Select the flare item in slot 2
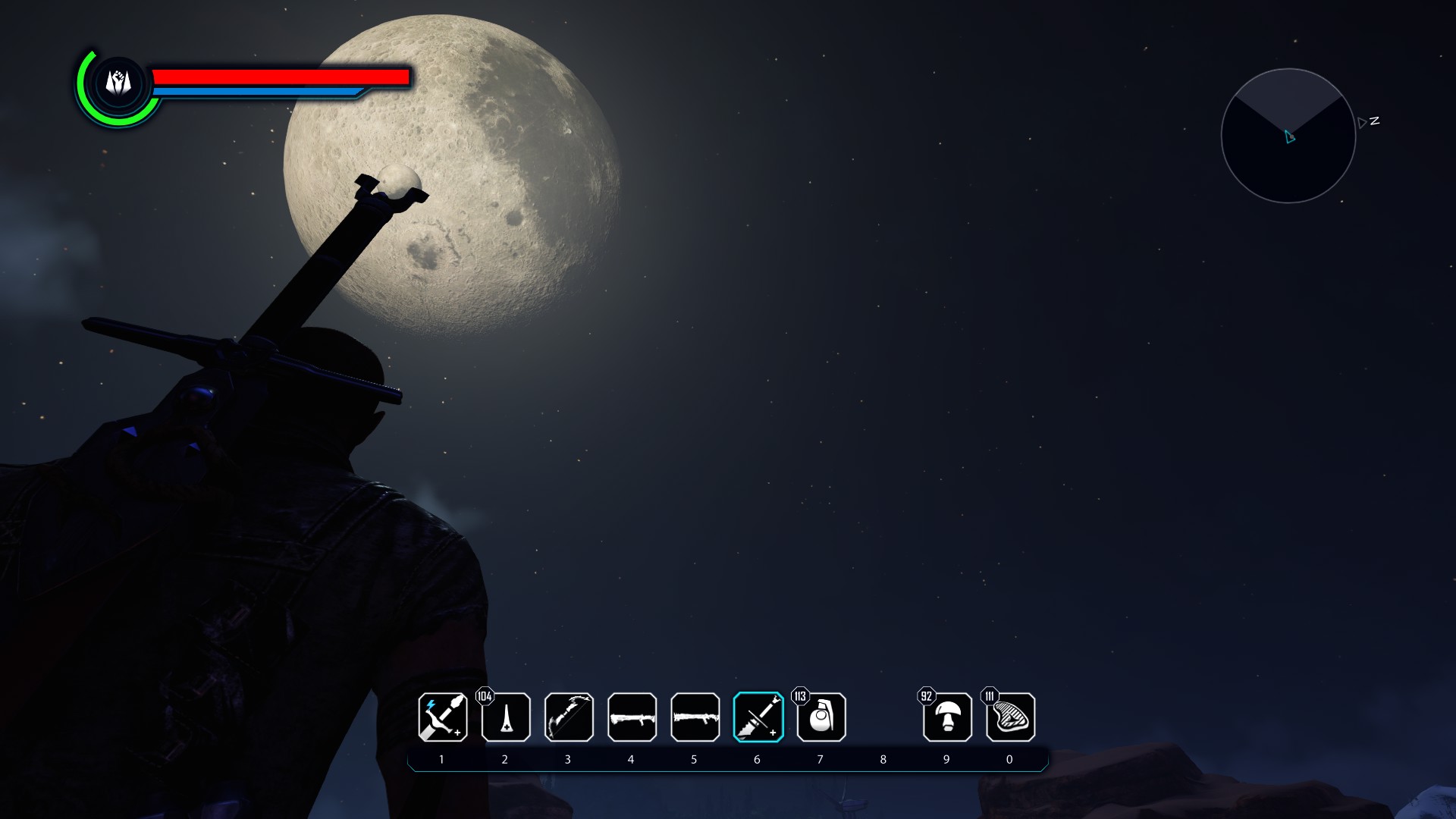 click(x=506, y=718)
